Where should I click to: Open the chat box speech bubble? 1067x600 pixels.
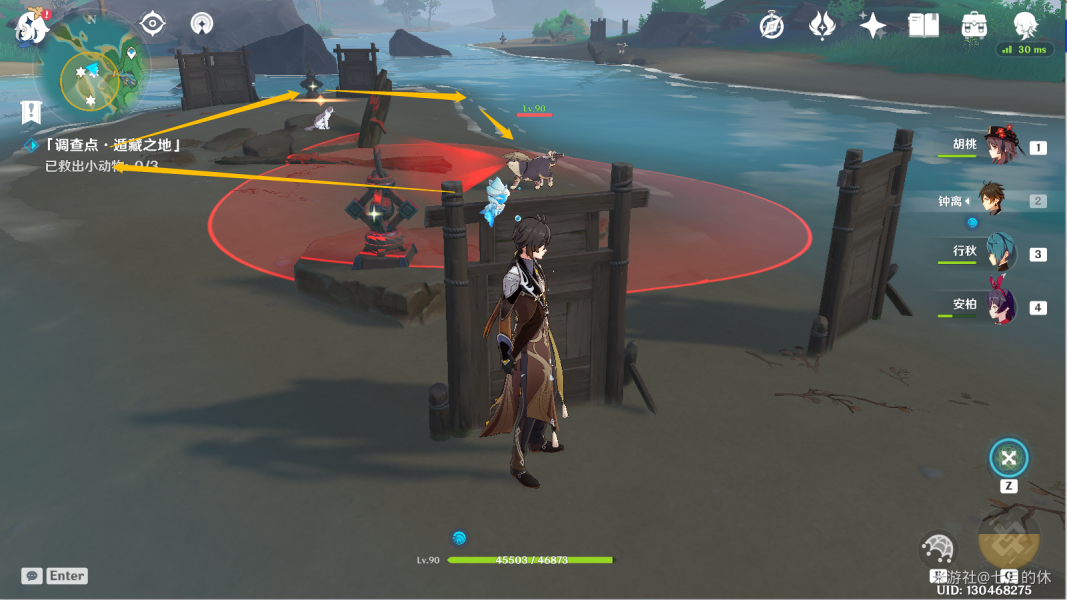click(32, 576)
